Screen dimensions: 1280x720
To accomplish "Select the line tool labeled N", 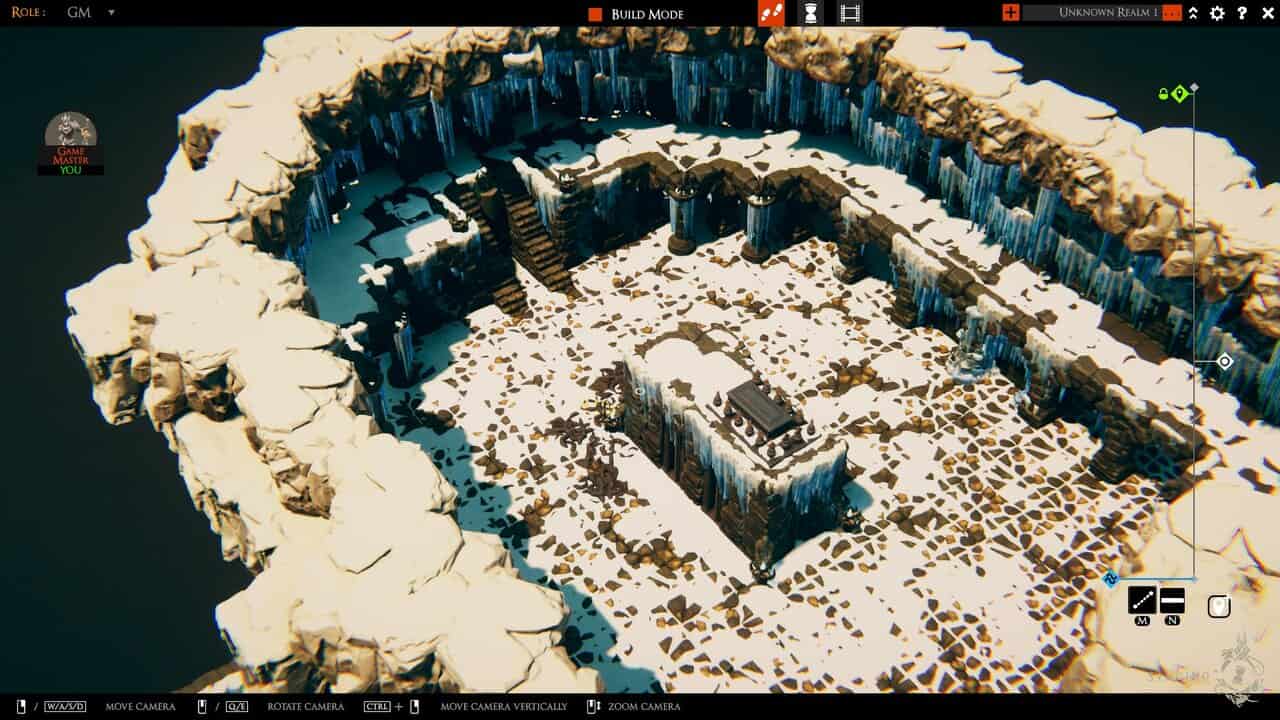I will 1171,598.
